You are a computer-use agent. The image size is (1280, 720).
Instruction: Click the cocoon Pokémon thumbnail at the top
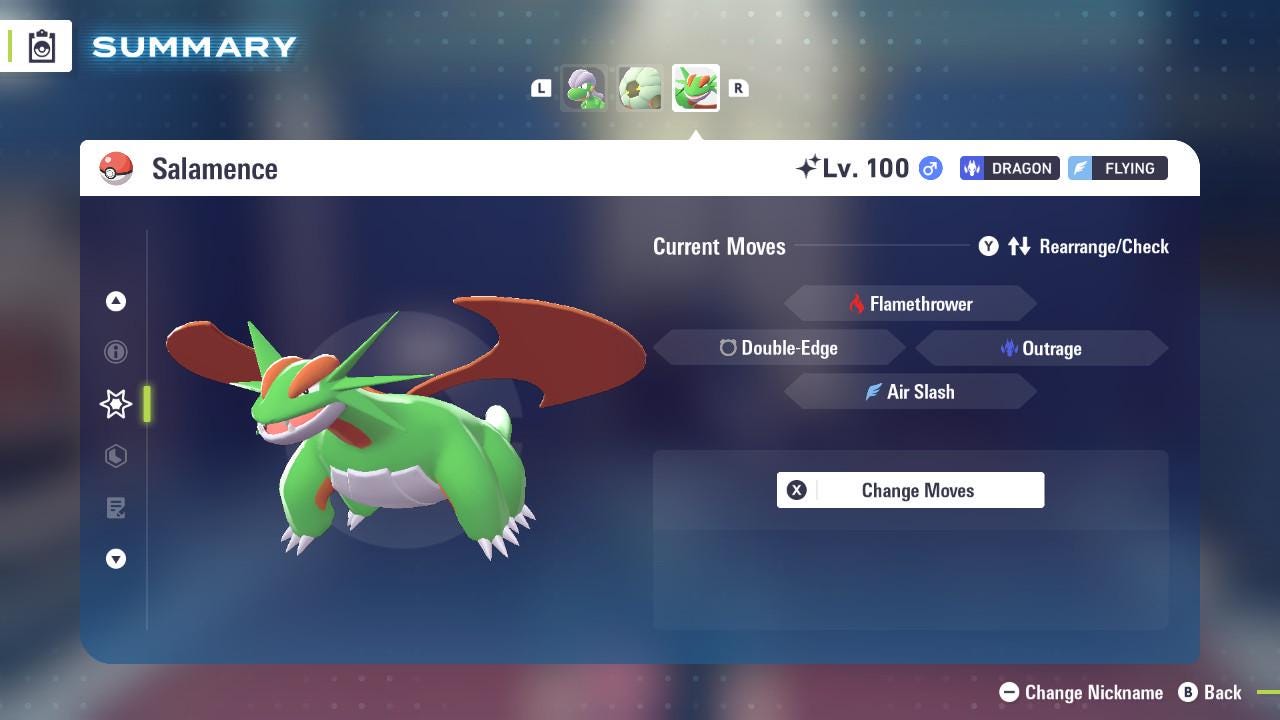click(639, 88)
